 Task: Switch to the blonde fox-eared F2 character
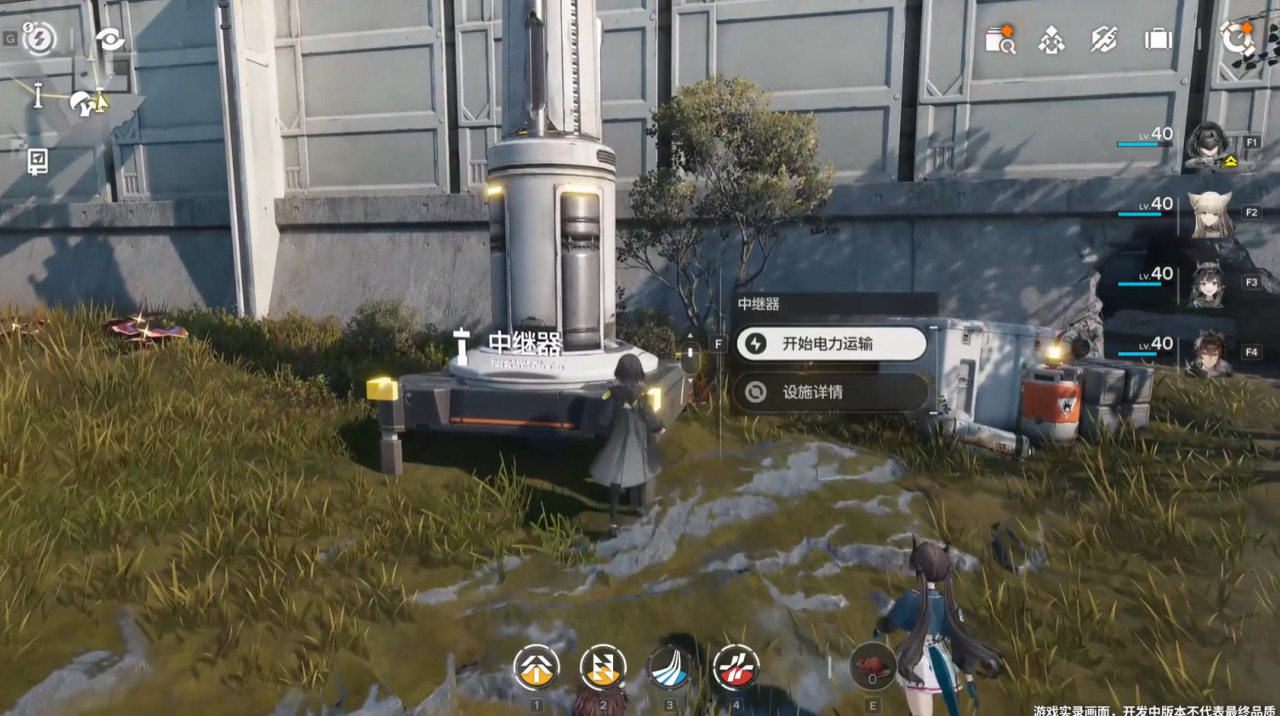[1209, 214]
